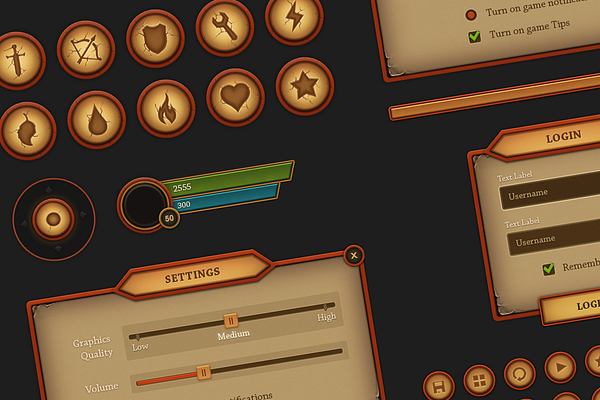Click the Volume slider handle
Screen dimensions: 600x400
pyautogui.click(x=203, y=372)
